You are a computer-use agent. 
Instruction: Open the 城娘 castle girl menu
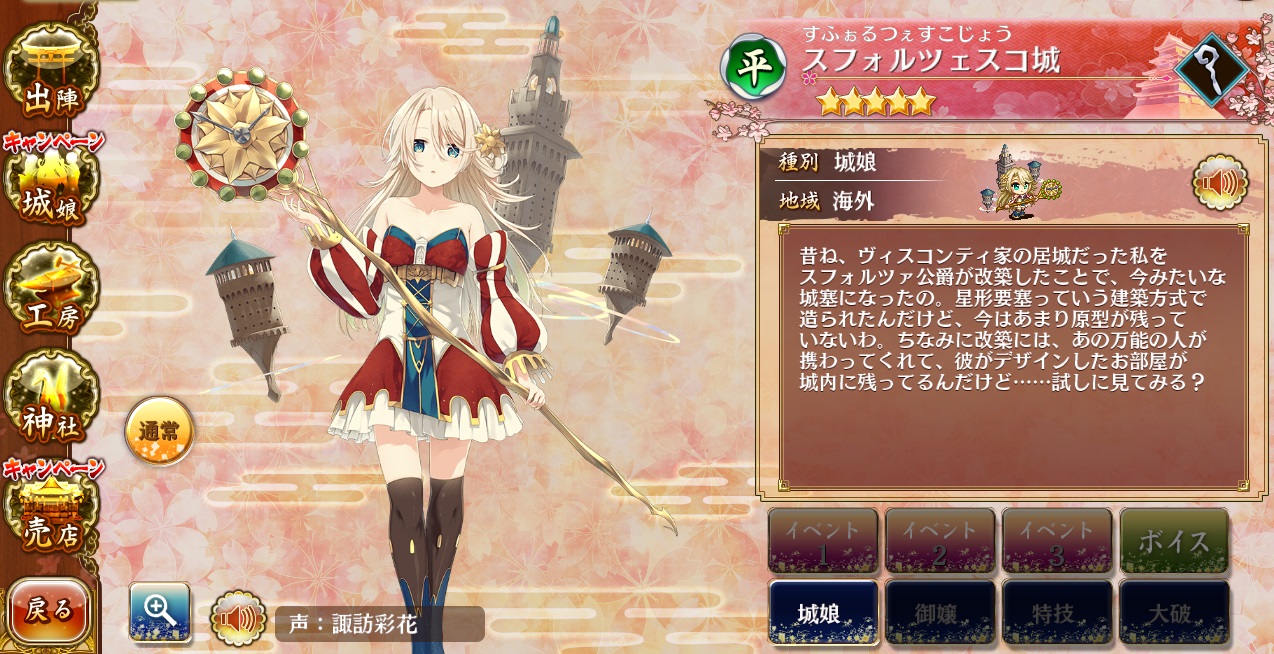coord(50,185)
